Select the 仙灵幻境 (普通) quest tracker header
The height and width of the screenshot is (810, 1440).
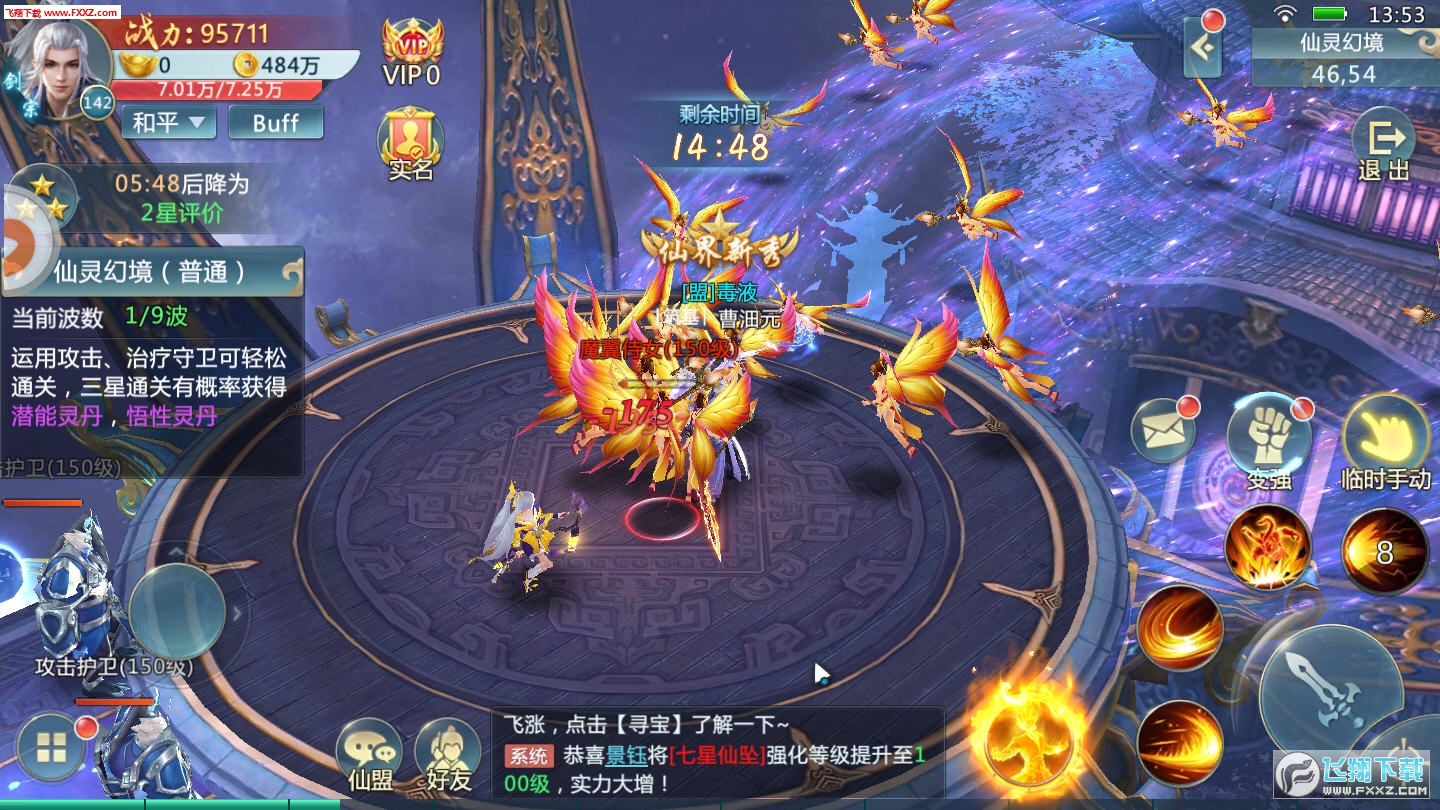coord(152,271)
